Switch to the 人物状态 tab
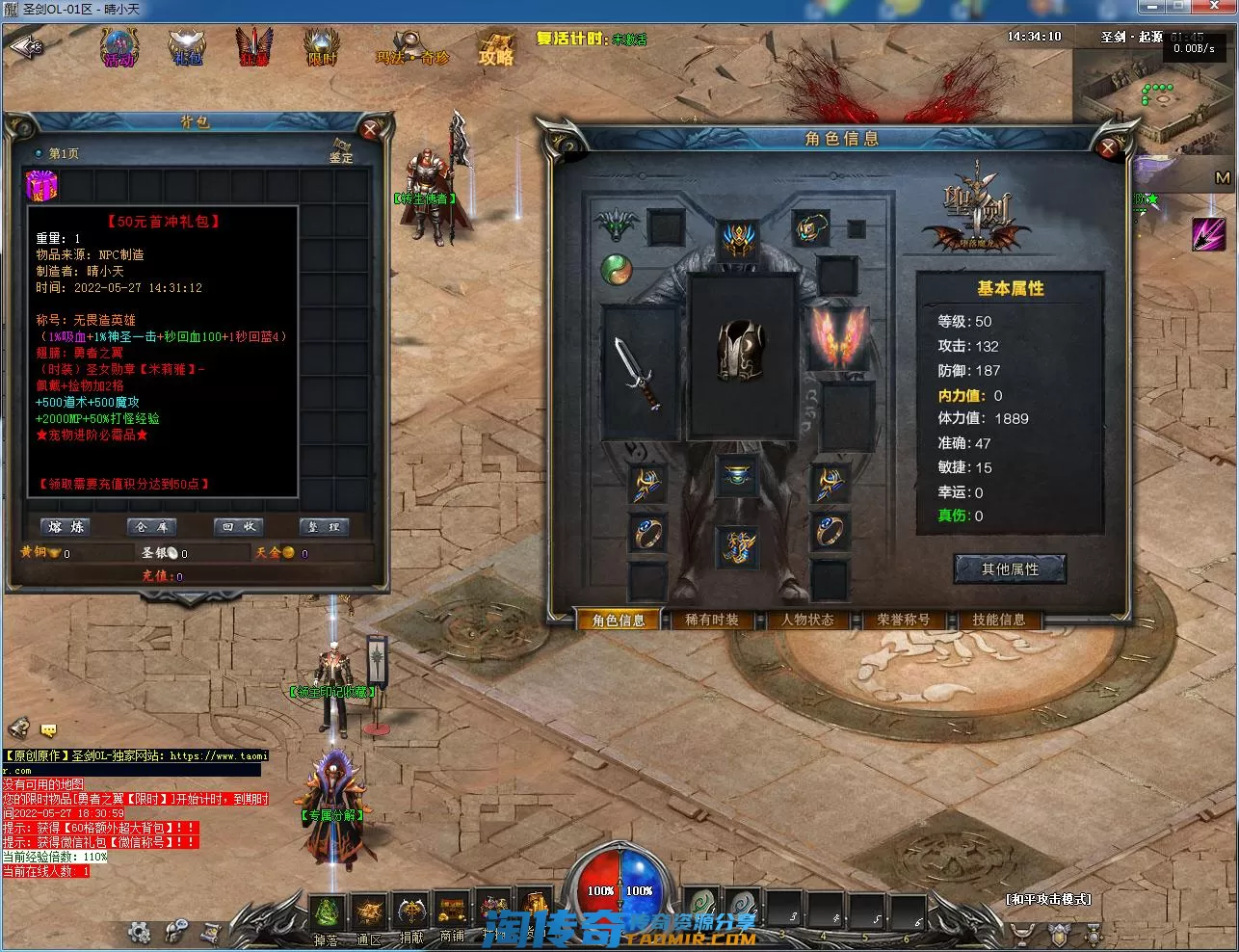The width and height of the screenshot is (1239, 952). (807, 621)
